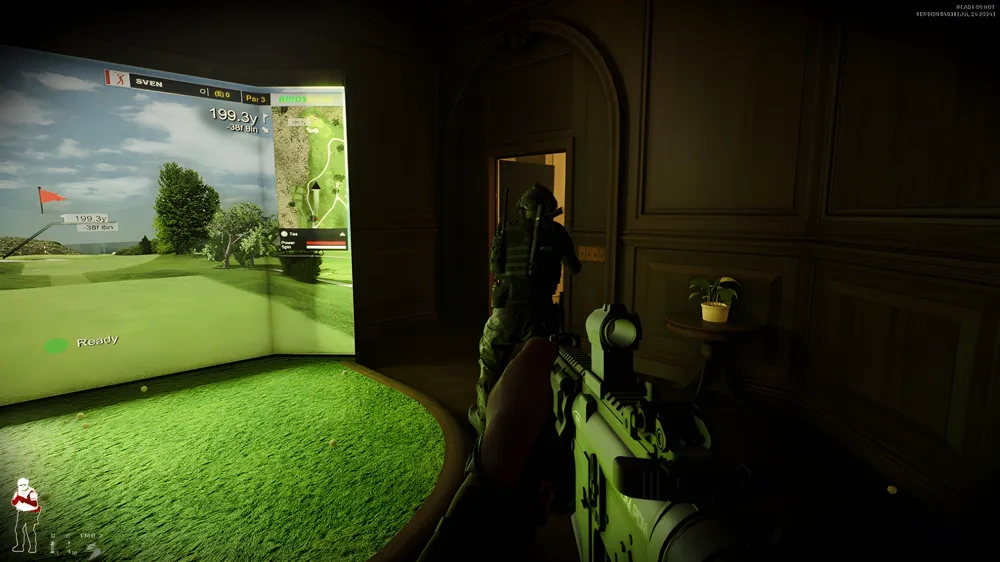Image resolution: width=1000 pixels, height=562 pixels.
Task: Click the magazine indicator icon
Action: point(52,547)
